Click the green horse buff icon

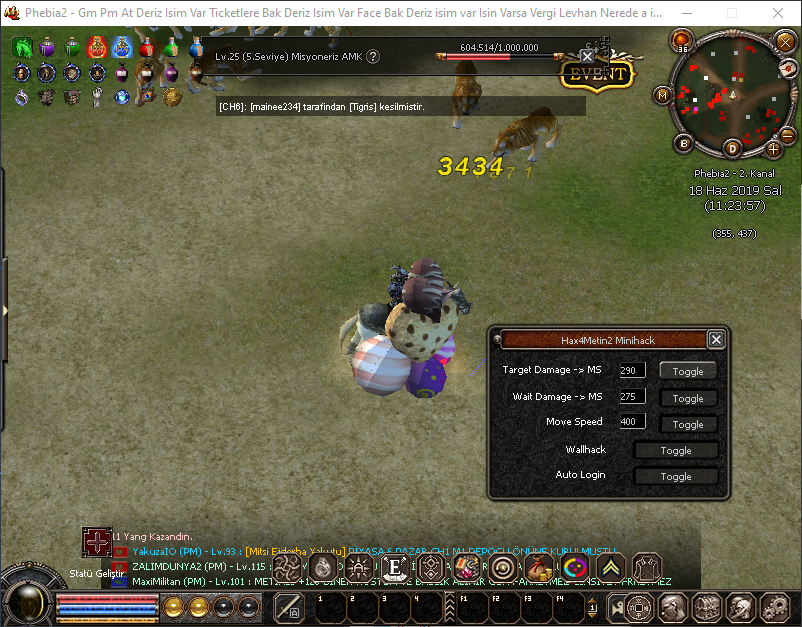23,47
